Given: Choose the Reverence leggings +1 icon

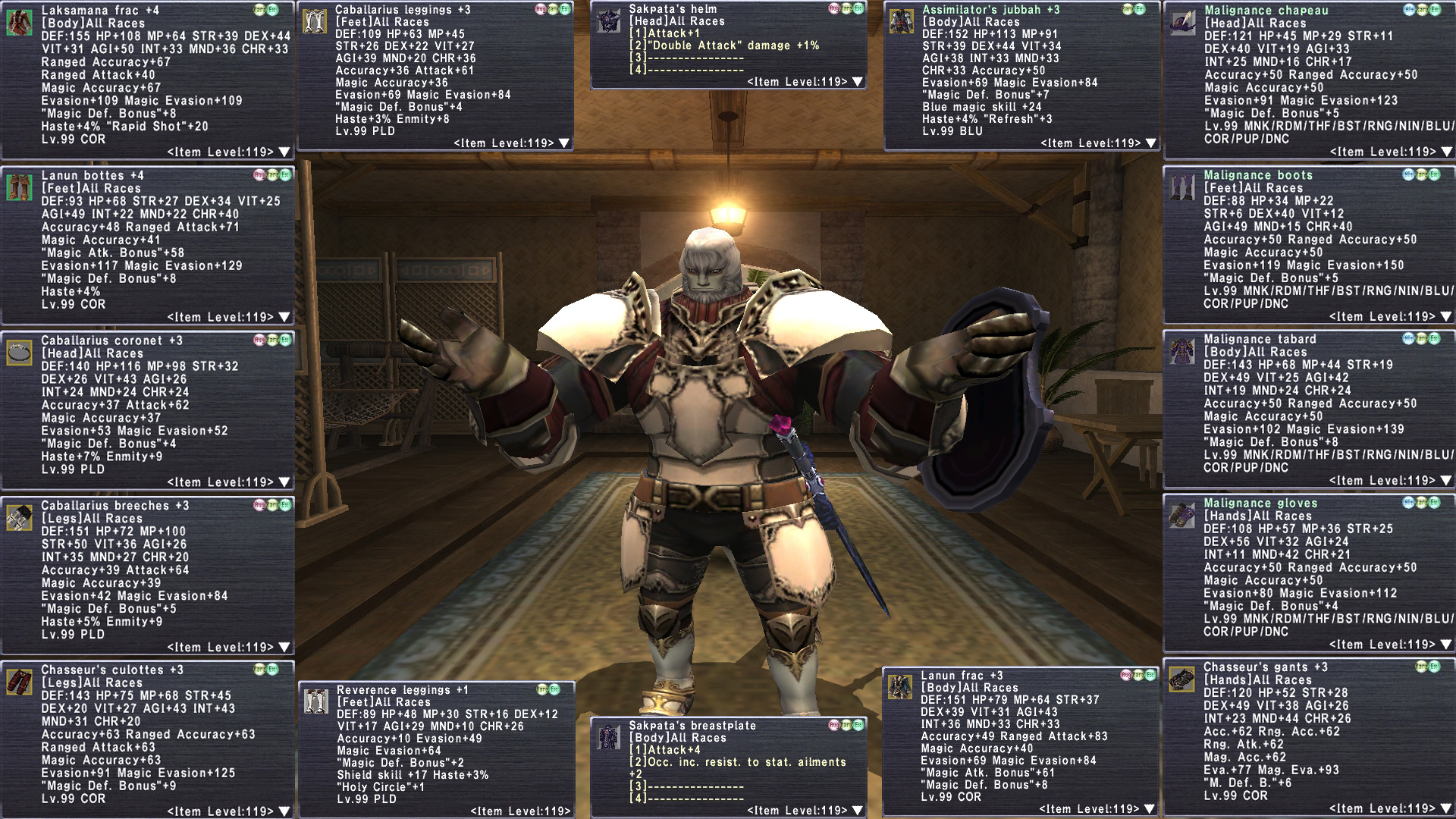Looking at the screenshot, I should [315, 701].
